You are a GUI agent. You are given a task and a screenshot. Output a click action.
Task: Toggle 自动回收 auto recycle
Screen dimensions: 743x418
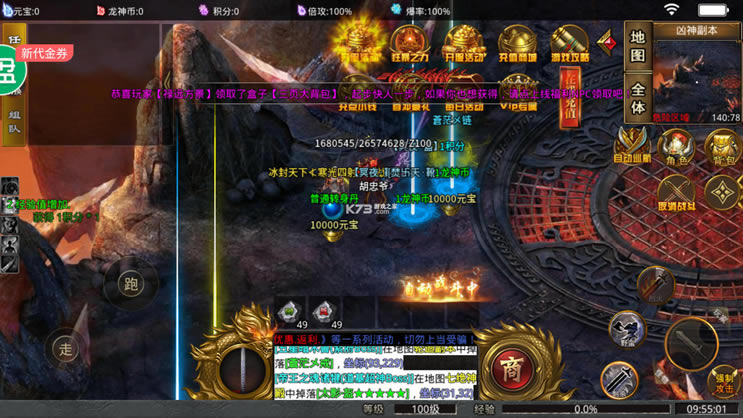[x=632, y=146]
